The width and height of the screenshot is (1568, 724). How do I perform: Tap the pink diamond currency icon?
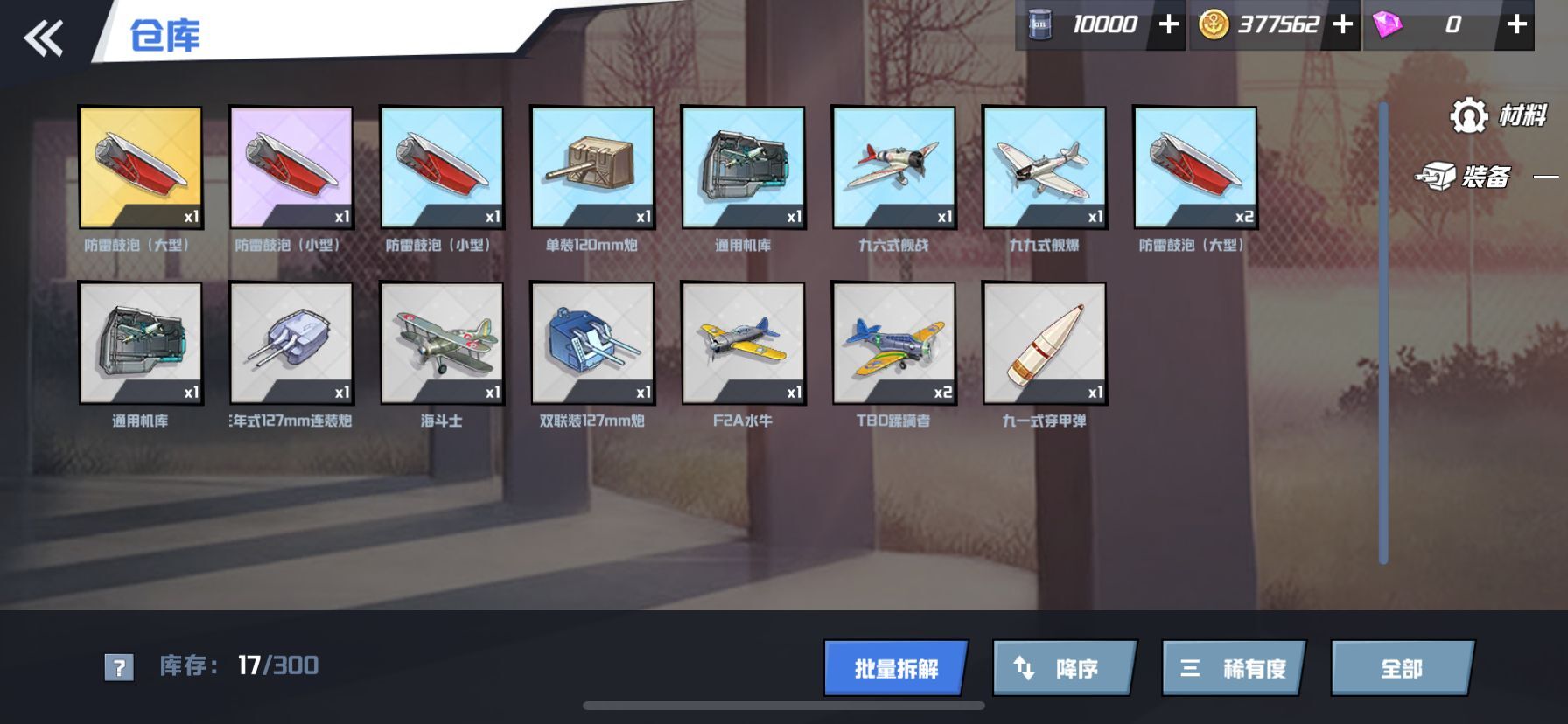pyautogui.click(x=1391, y=24)
